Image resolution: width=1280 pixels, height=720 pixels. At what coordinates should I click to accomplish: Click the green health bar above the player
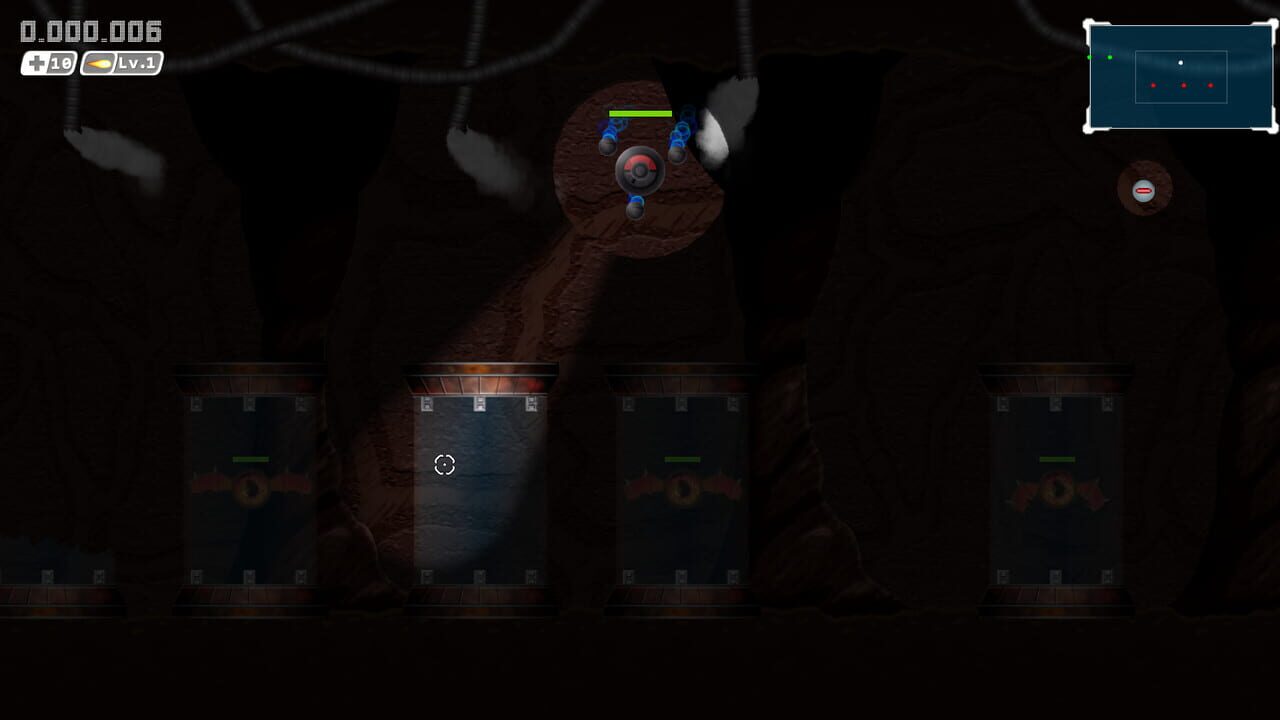point(640,114)
